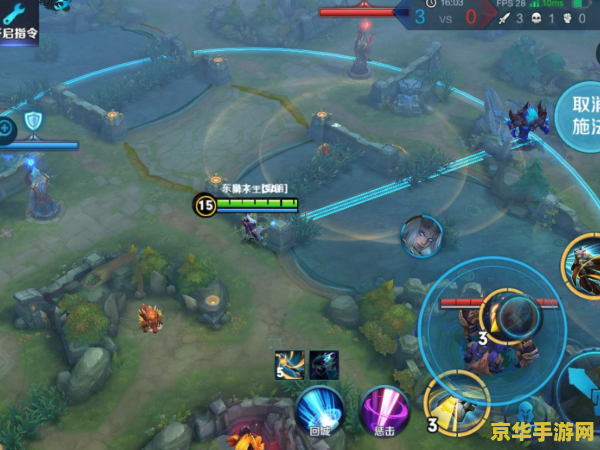This screenshot has height=450, width=600.
Task: Select the enemy hero portrait target
Action: [x=420, y=235]
